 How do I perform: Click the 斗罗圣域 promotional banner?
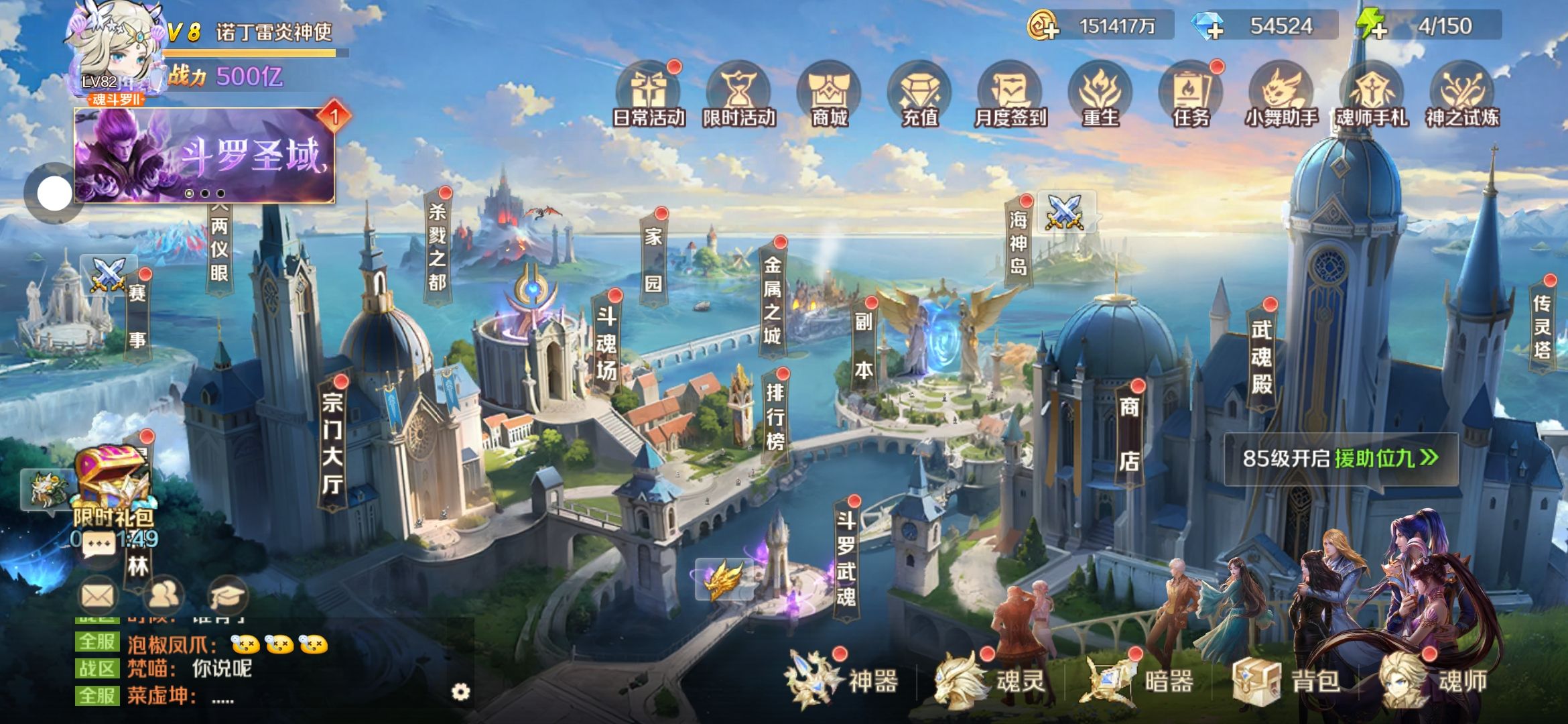(204, 156)
